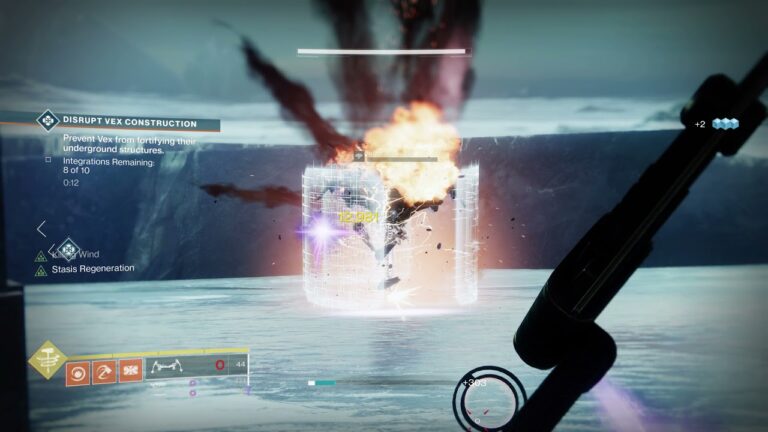The image size is (768, 432).
Task: Click the Killing Wind buff icon
Action: (41, 255)
